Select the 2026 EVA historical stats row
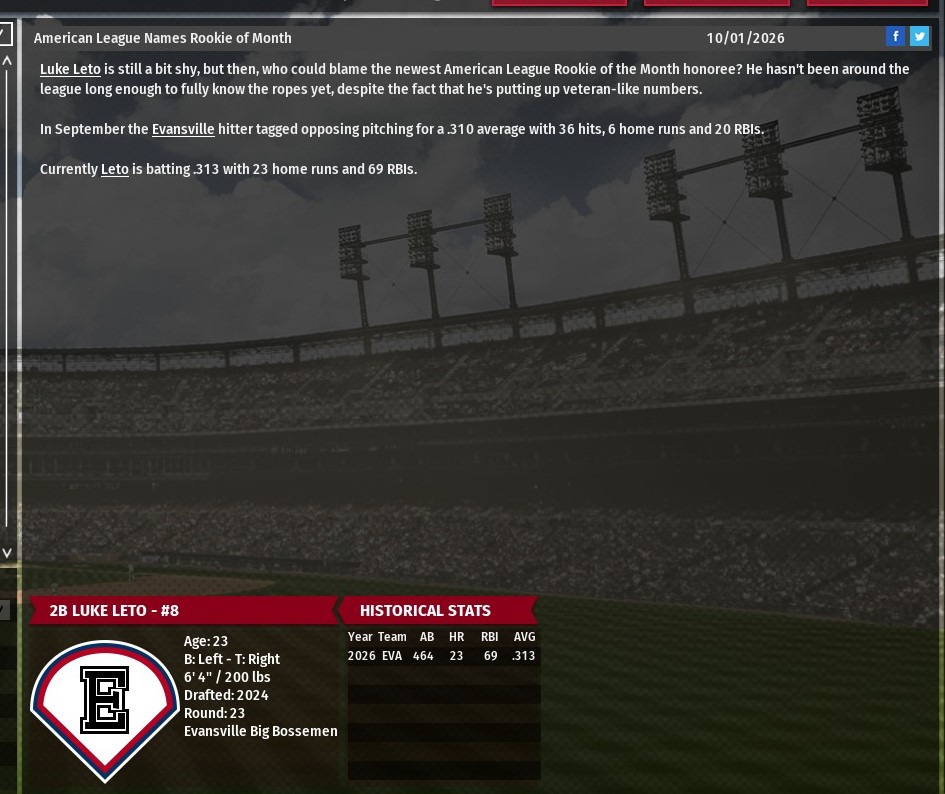 click(x=443, y=657)
